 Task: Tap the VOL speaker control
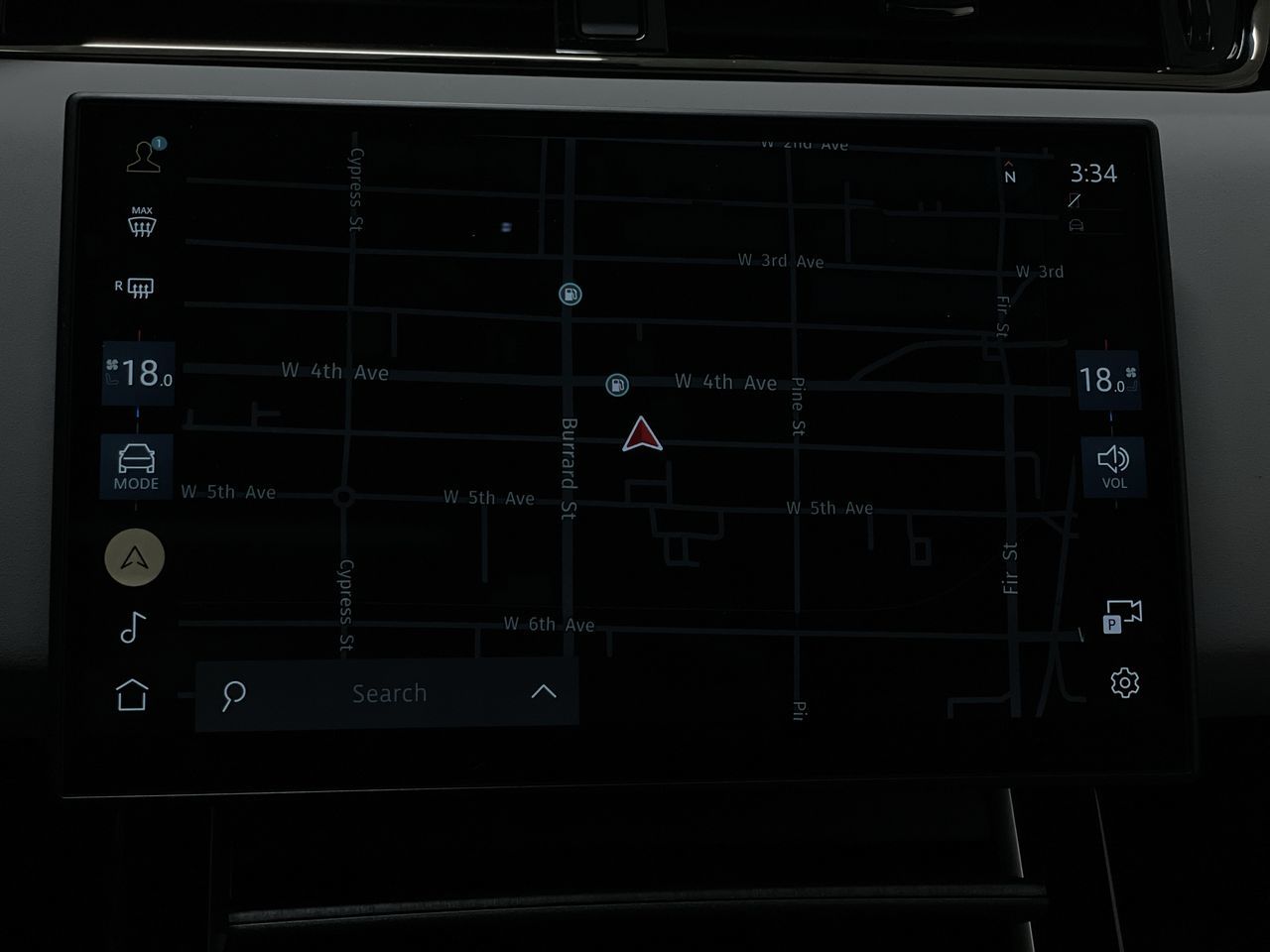point(1116,465)
